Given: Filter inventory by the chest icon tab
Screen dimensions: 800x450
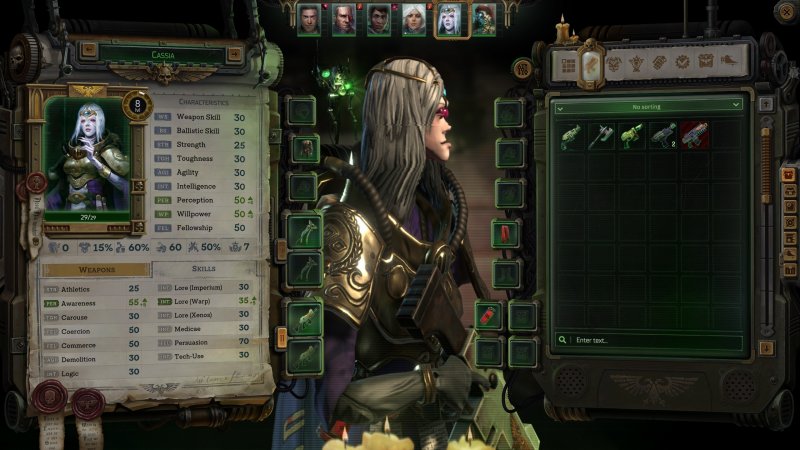Looking at the screenshot, I should pyautogui.click(x=706, y=62).
